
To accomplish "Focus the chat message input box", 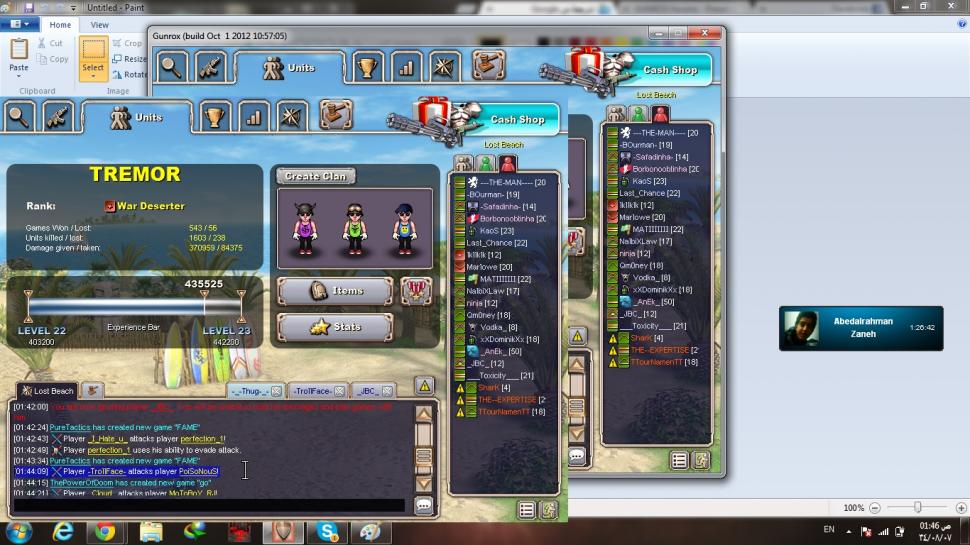I will (210, 506).
